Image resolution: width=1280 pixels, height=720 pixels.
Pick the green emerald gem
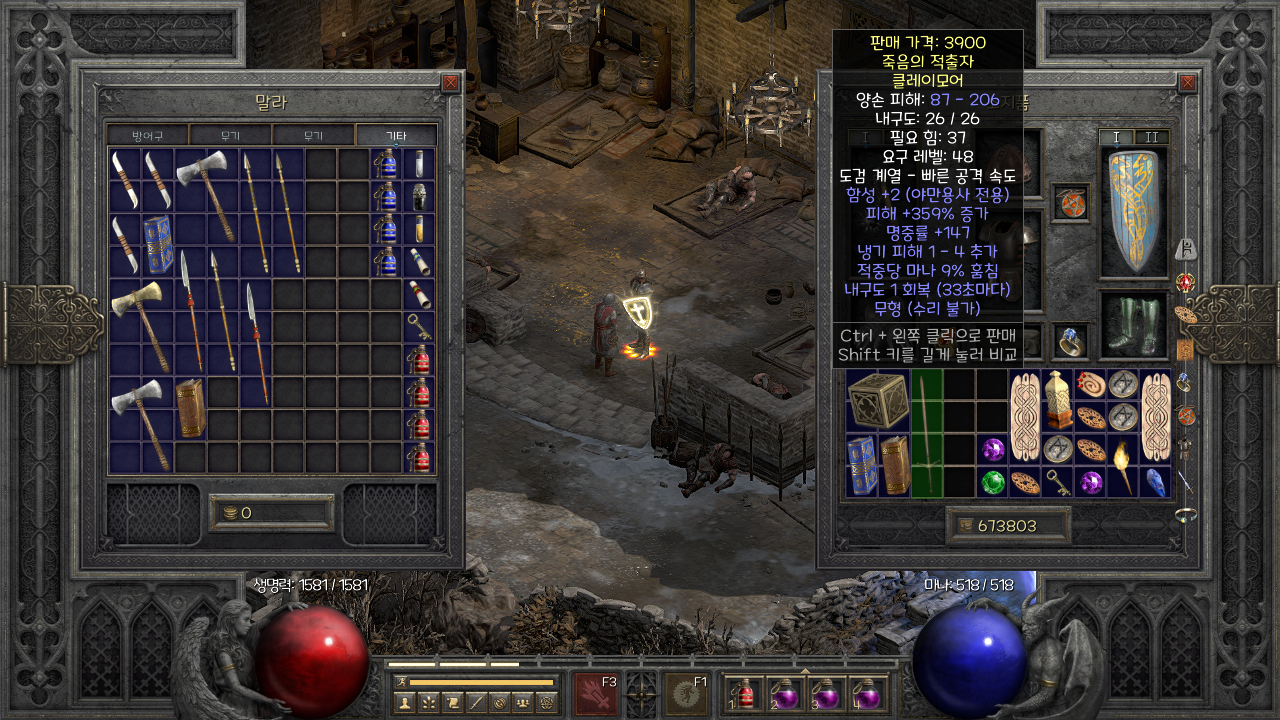tap(992, 482)
